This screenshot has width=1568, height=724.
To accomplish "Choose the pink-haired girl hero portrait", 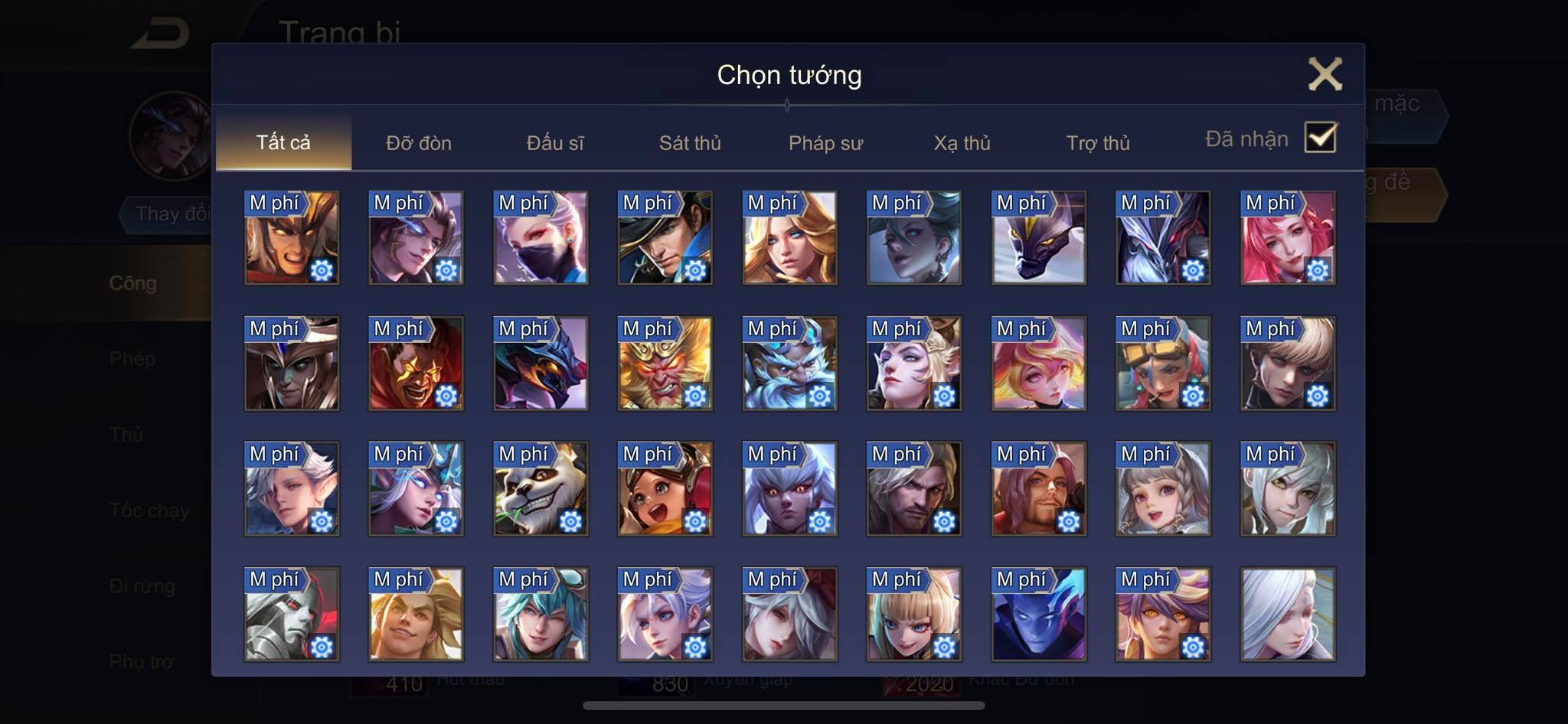I will coord(1288,238).
